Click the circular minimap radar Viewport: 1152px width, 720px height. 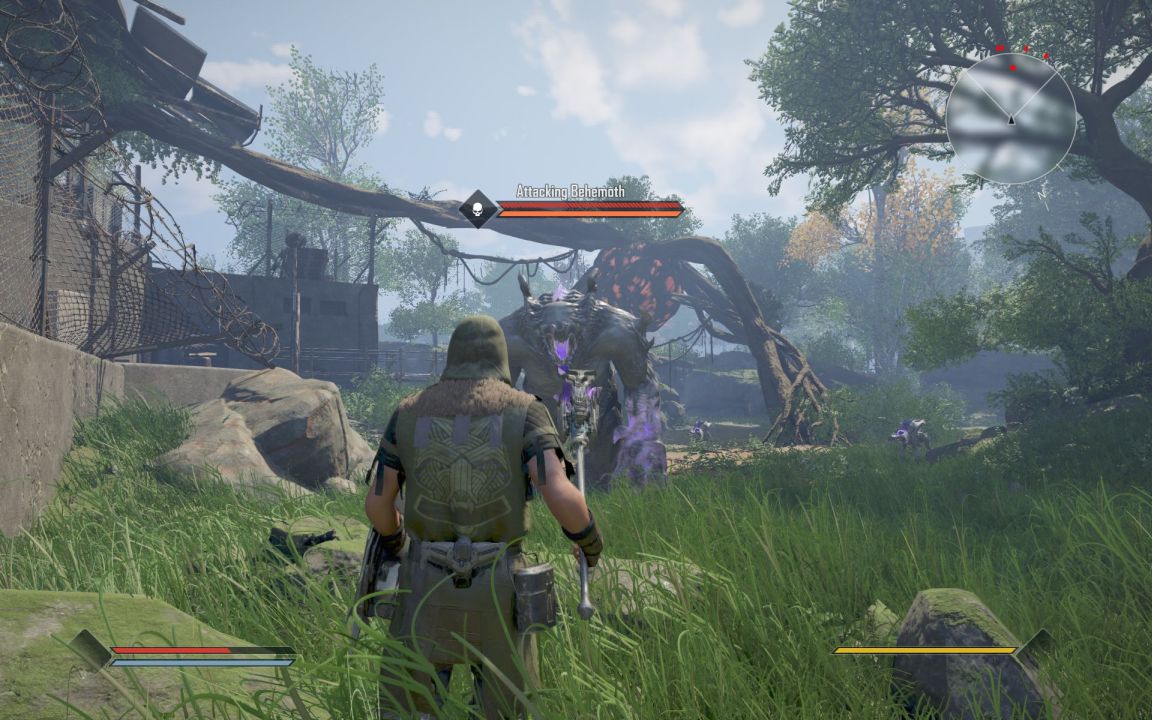click(x=1010, y=118)
